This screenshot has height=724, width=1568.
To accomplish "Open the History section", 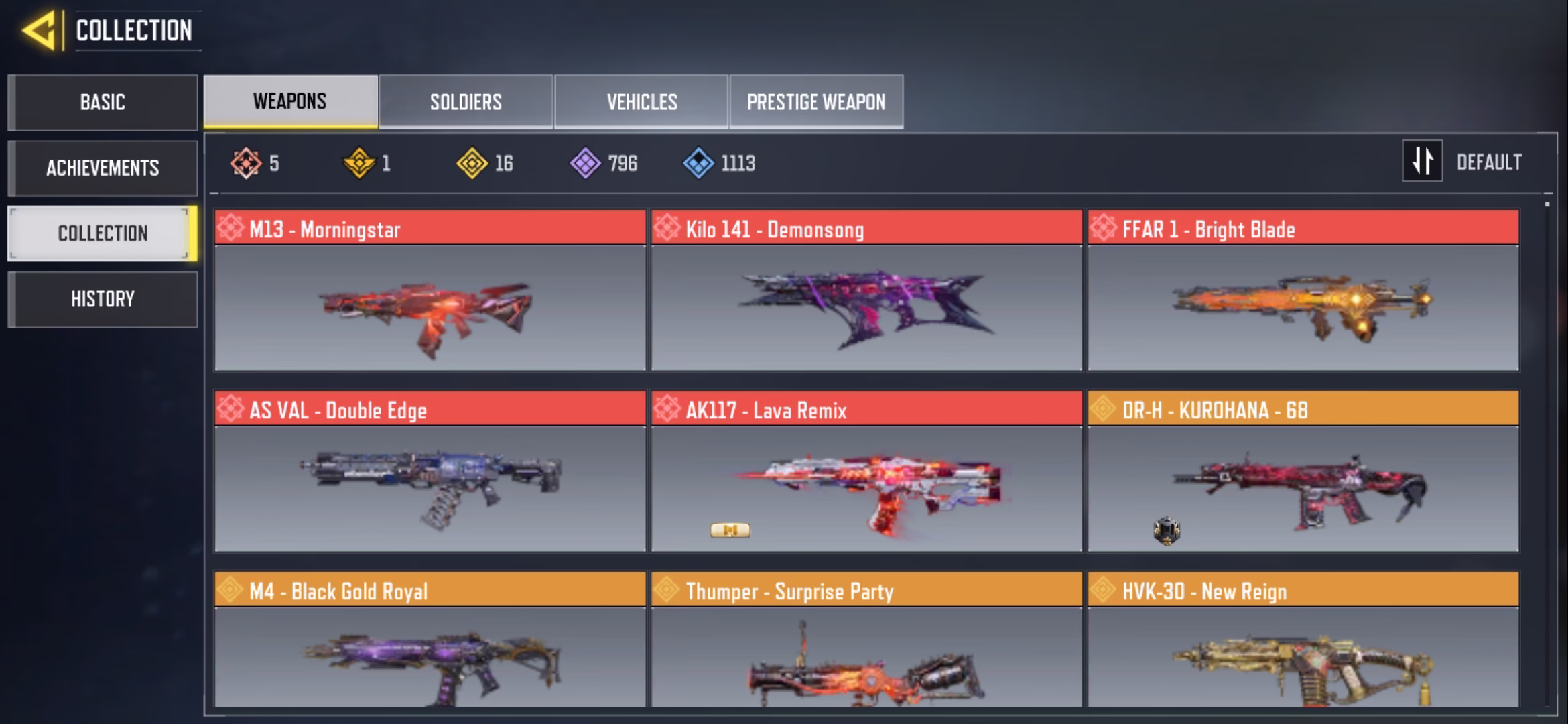I will pos(103,299).
